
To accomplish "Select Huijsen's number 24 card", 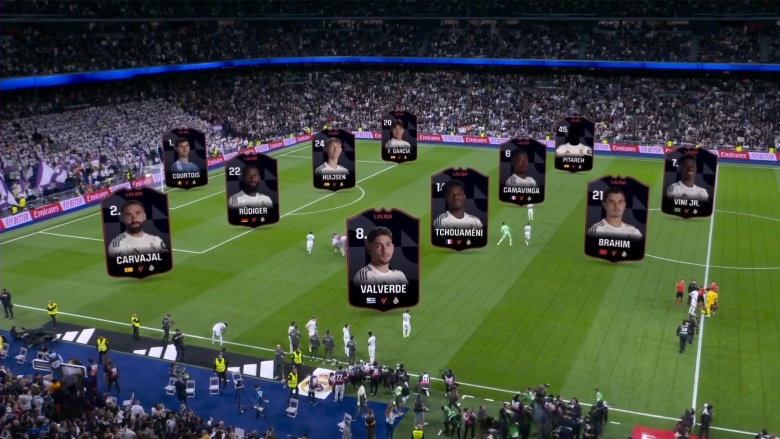I will [333, 160].
